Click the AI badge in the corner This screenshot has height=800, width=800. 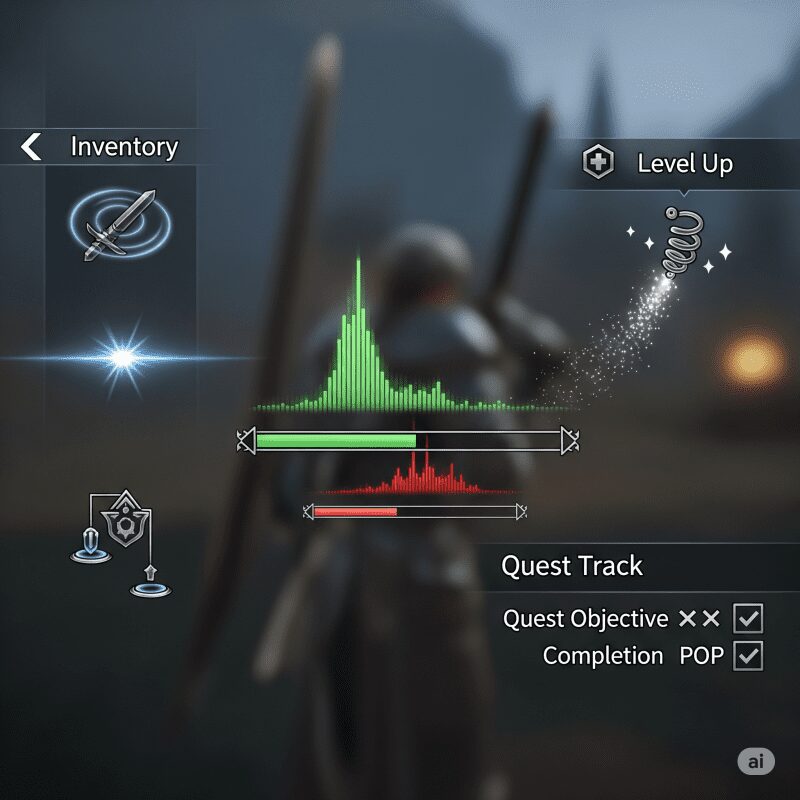tap(756, 761)
